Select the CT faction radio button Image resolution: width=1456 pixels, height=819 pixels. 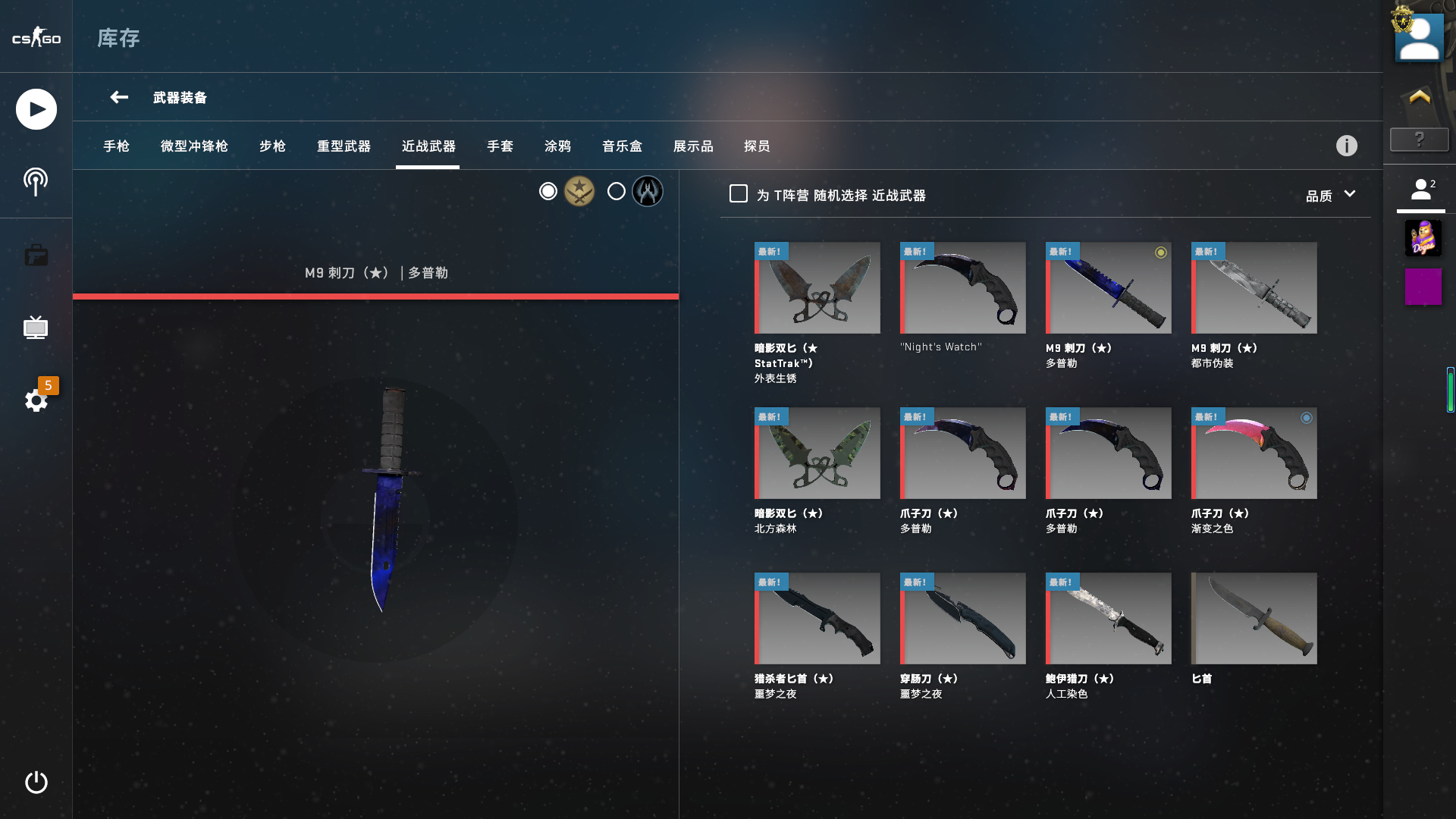pos(616,191)
